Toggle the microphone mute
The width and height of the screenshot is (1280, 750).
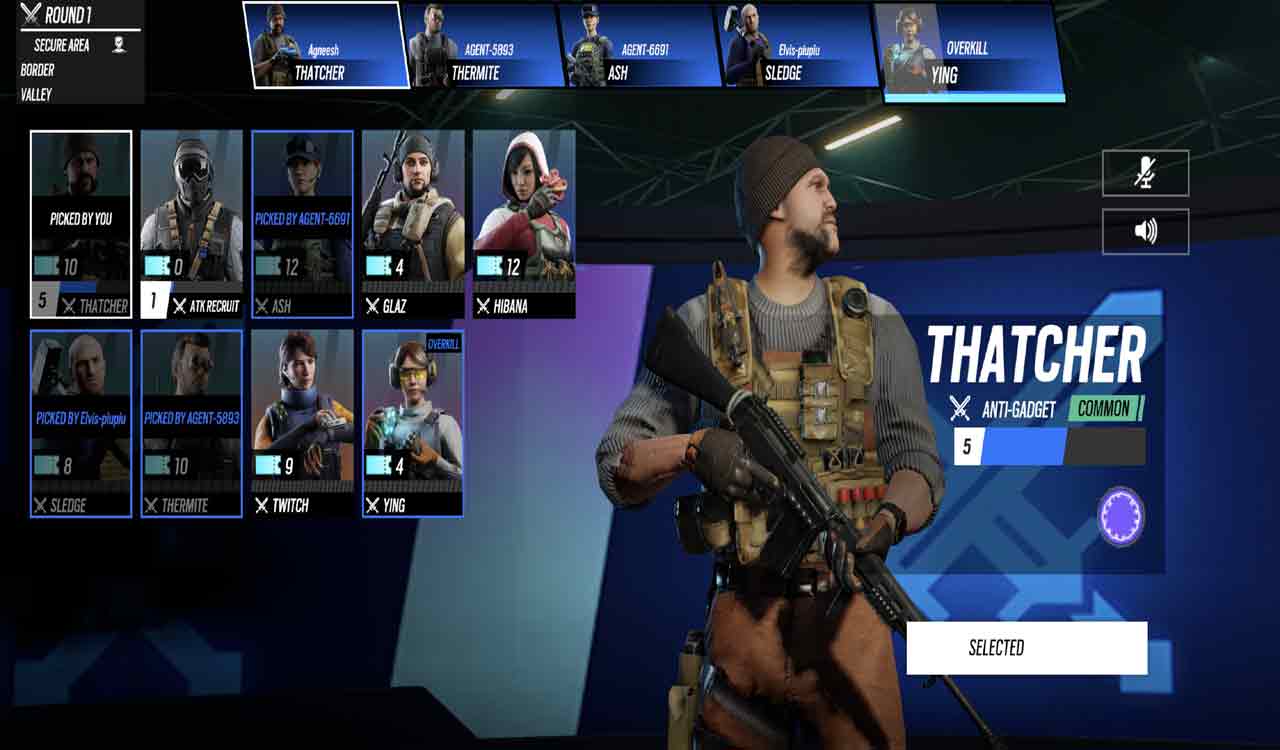[x=1145, y=172]
